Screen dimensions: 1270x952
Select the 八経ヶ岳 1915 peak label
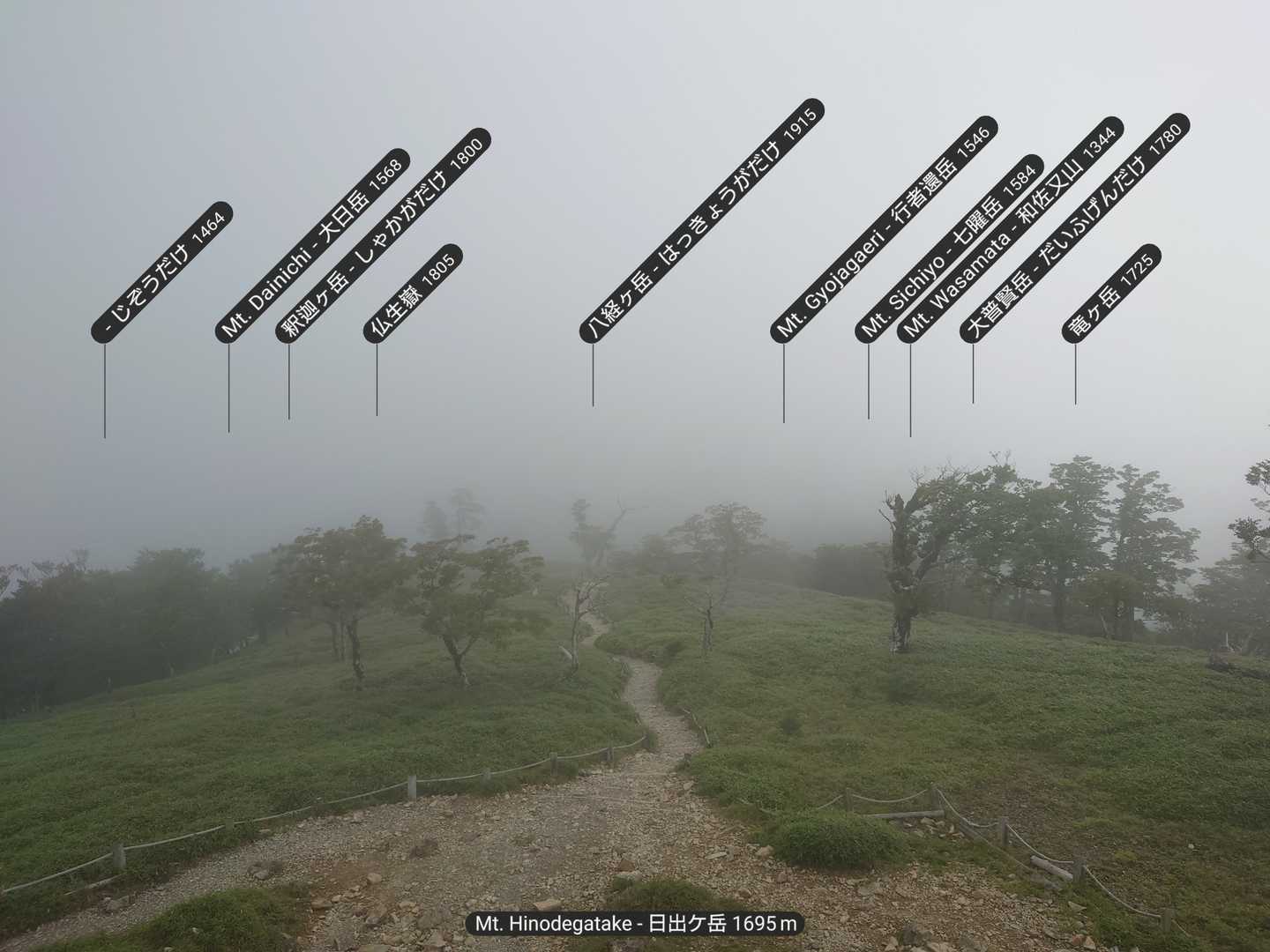point(703,220)
